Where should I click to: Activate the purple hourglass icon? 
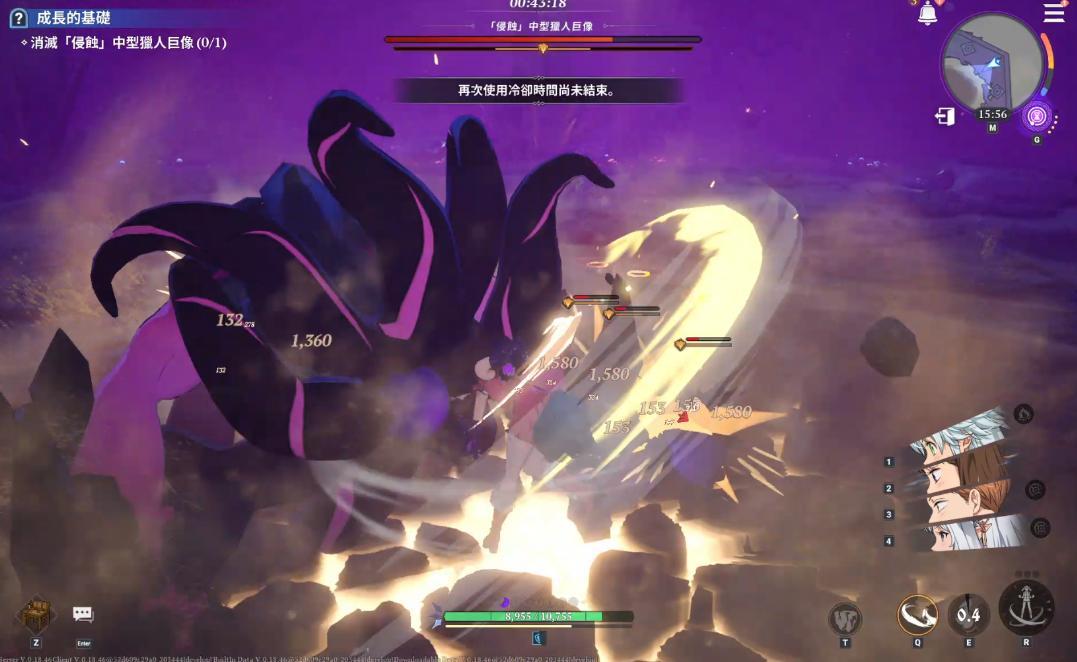coord(1037,116)
